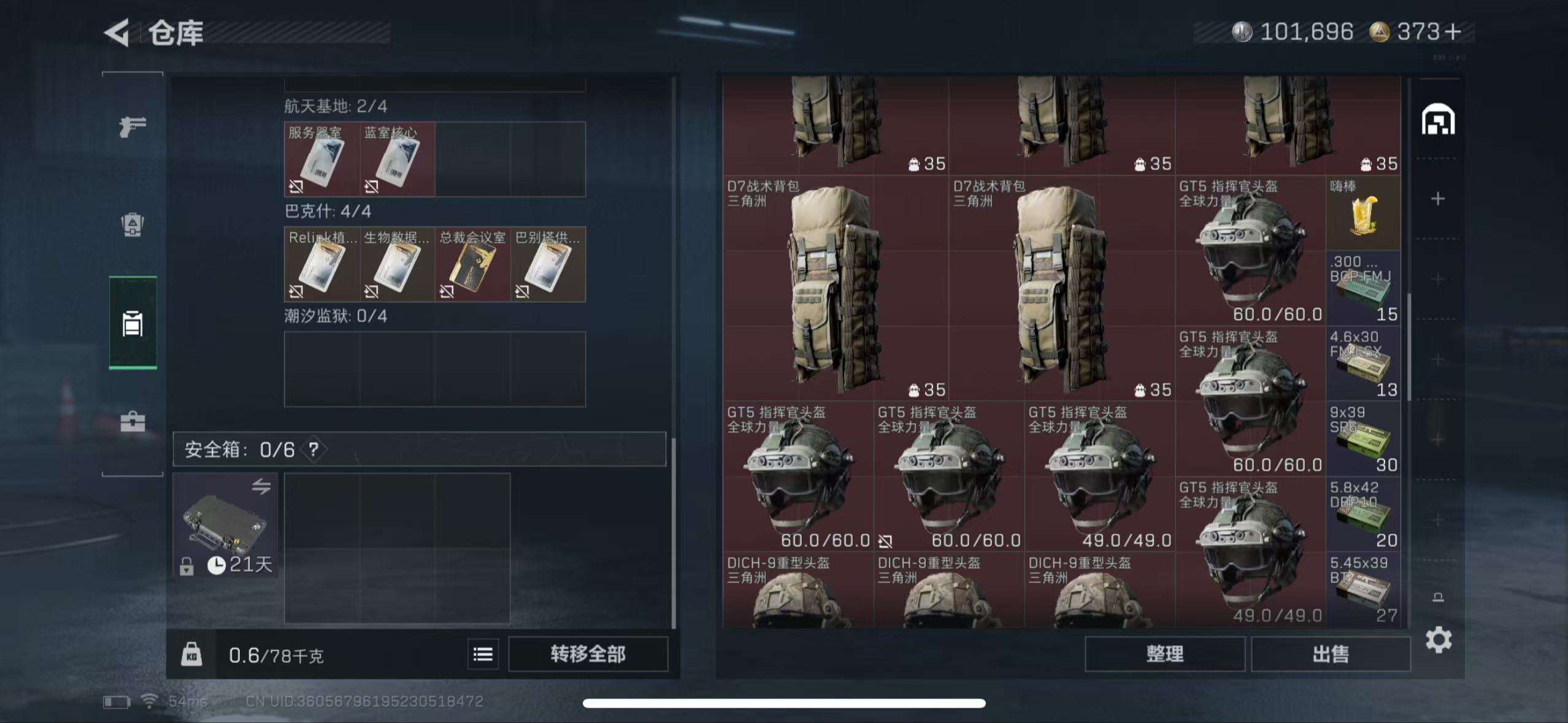Switch to the backpack tab
Viewport: 1568px width, 723px height.
(133, 224)
